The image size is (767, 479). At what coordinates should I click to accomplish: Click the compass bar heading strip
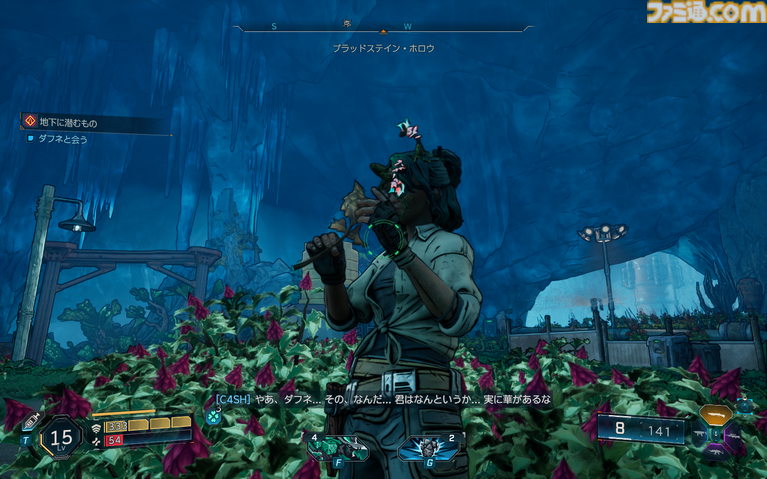(383, 28)
